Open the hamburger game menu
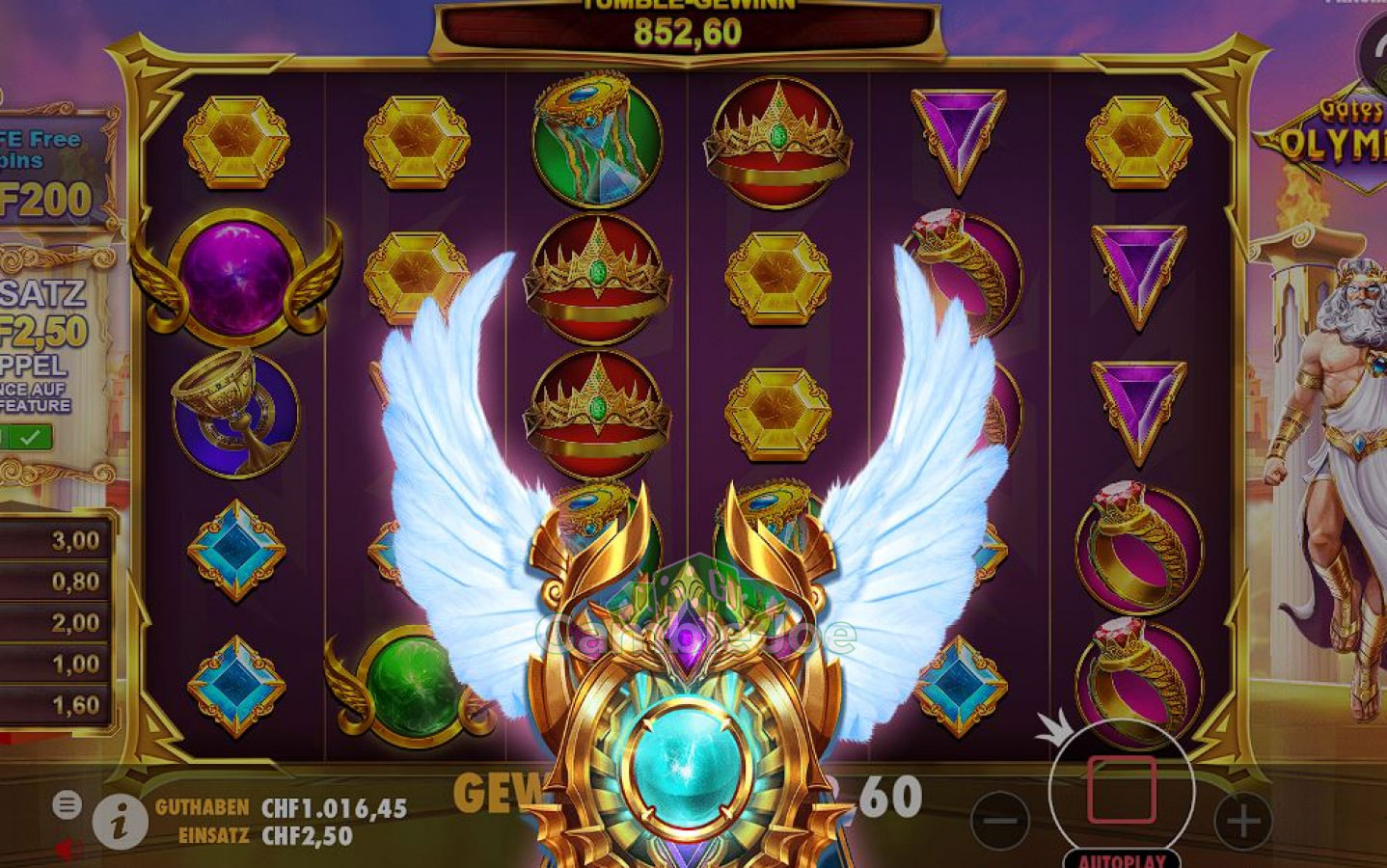 [x=66, y=804]
